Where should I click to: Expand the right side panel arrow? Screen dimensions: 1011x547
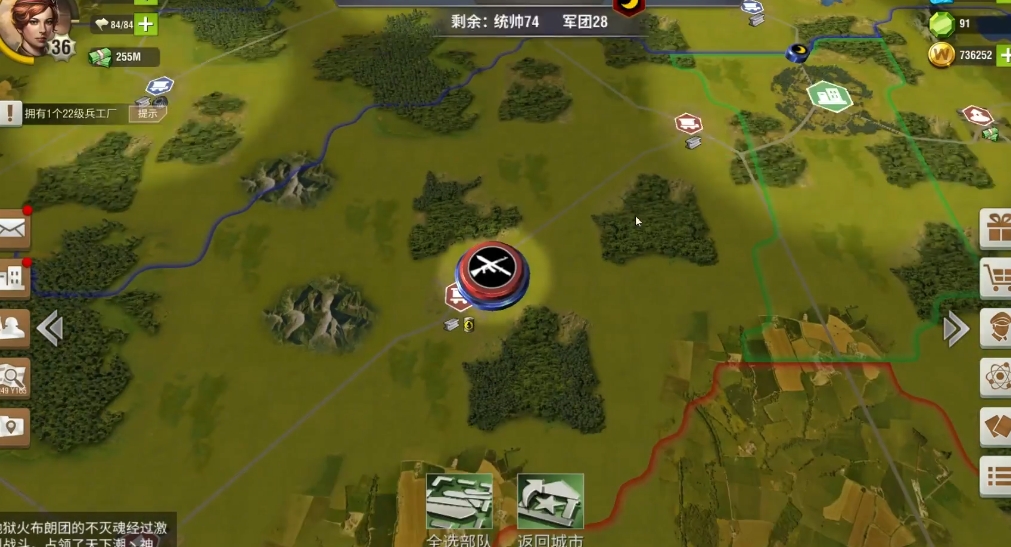click(956, 328)
